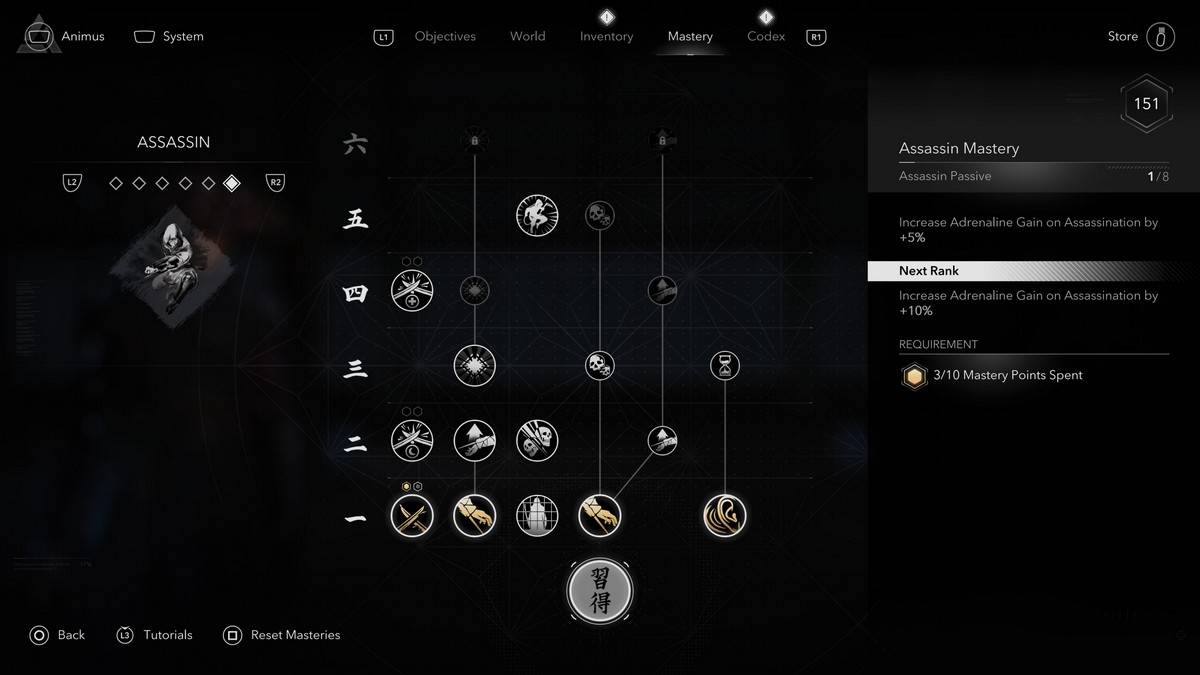Select the golden ear skill node

[725, 516]
